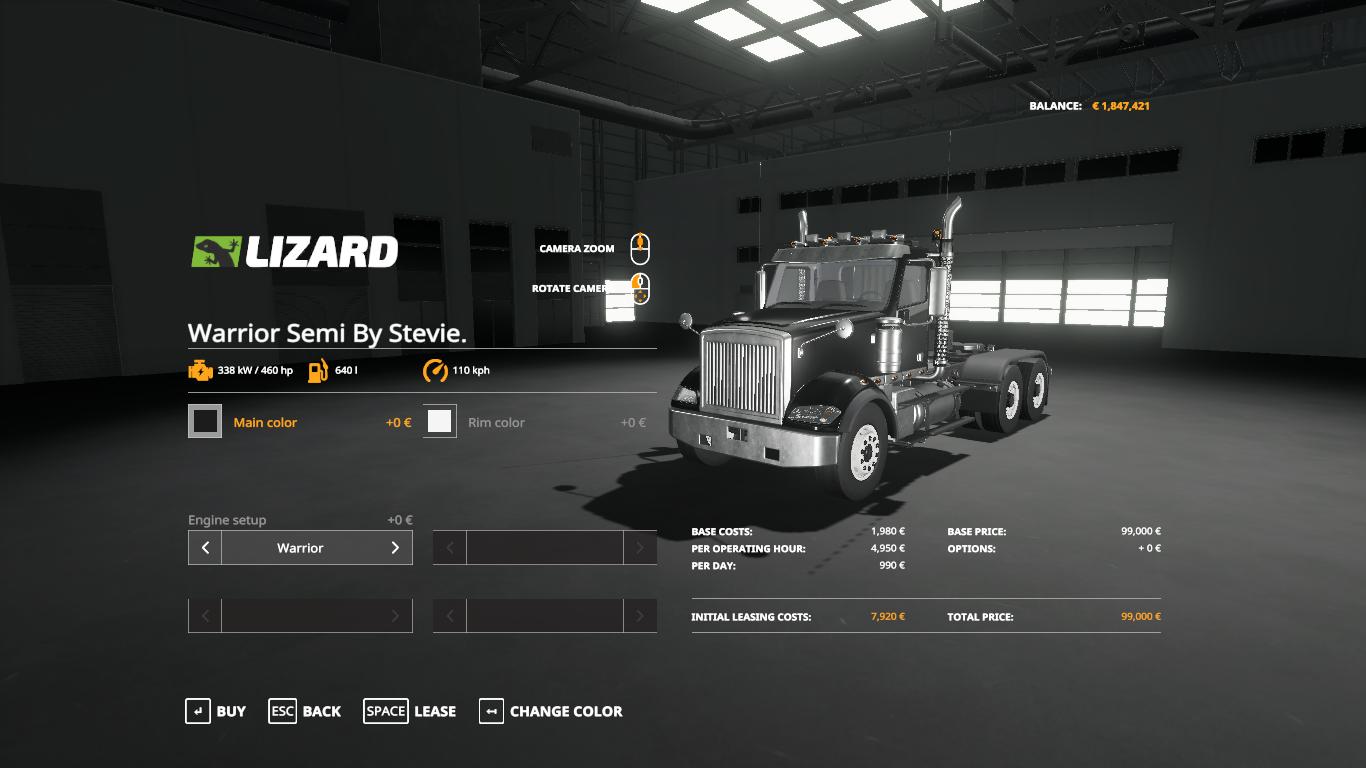Activate the Change Color option

pos(551,711)
